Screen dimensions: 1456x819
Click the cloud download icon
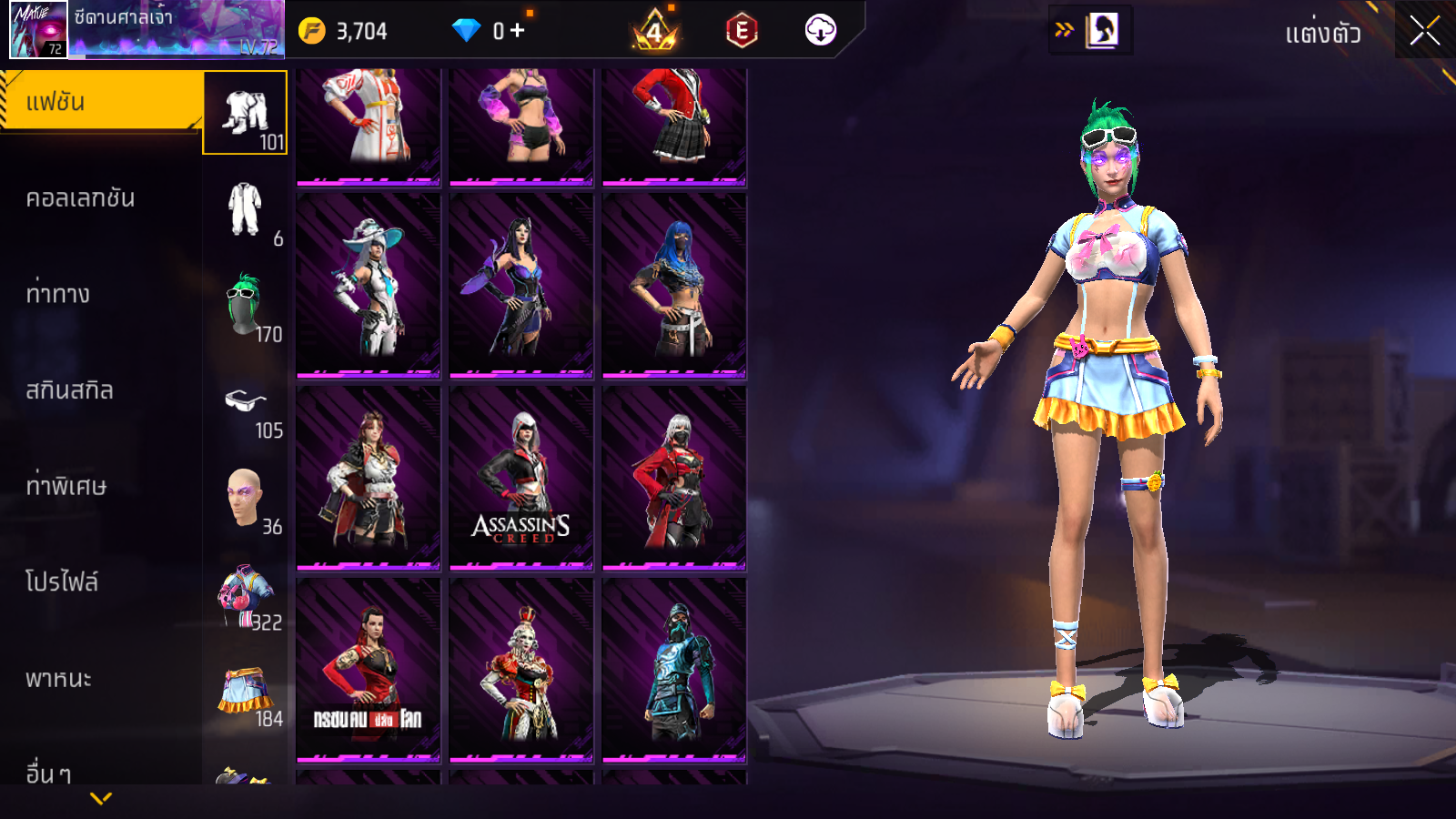pos(820,31)
